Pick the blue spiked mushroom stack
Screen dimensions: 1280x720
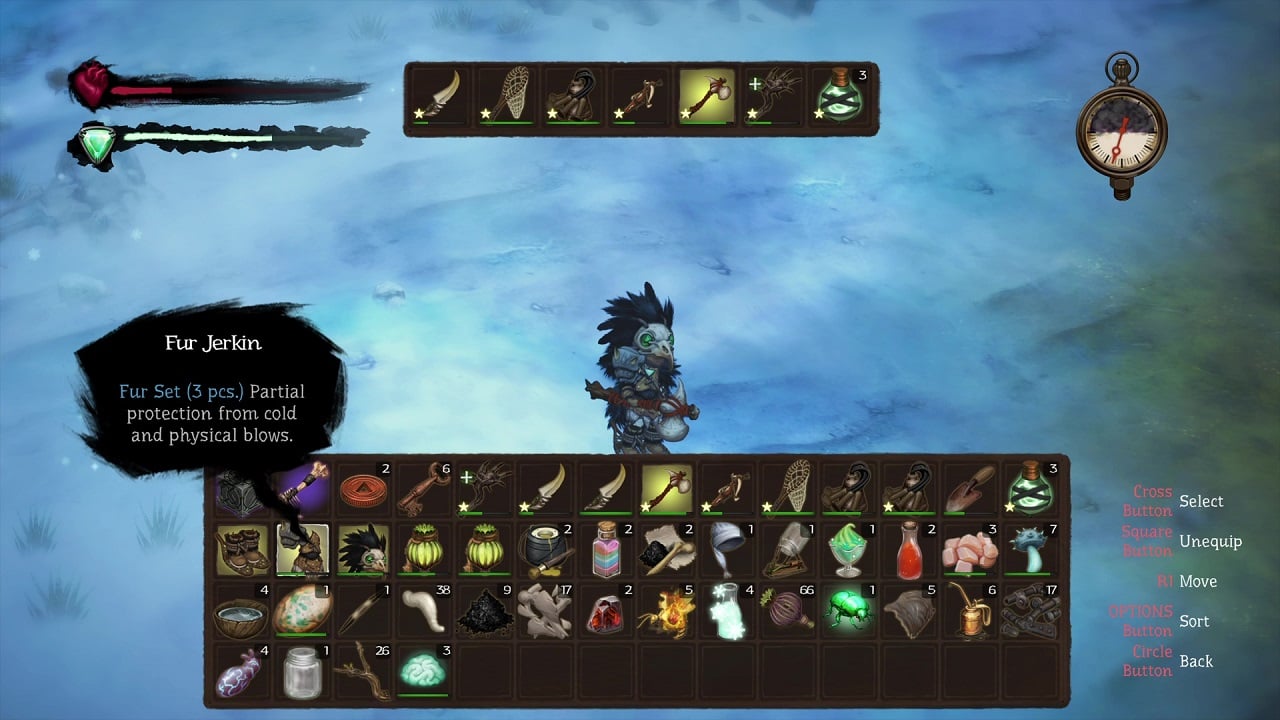(1031, 549)
